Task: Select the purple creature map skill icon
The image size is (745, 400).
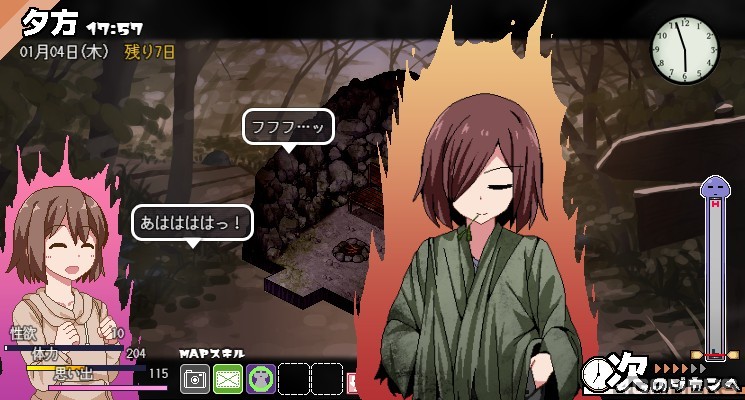Action: 261,378
